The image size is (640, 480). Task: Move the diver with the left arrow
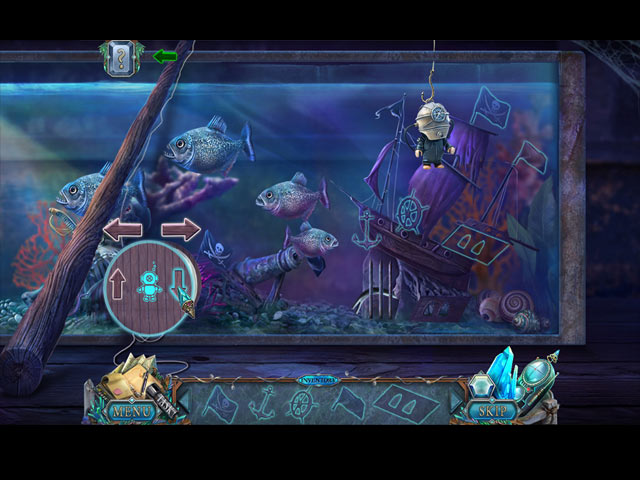pyautogui.click(x=123, y=229)
